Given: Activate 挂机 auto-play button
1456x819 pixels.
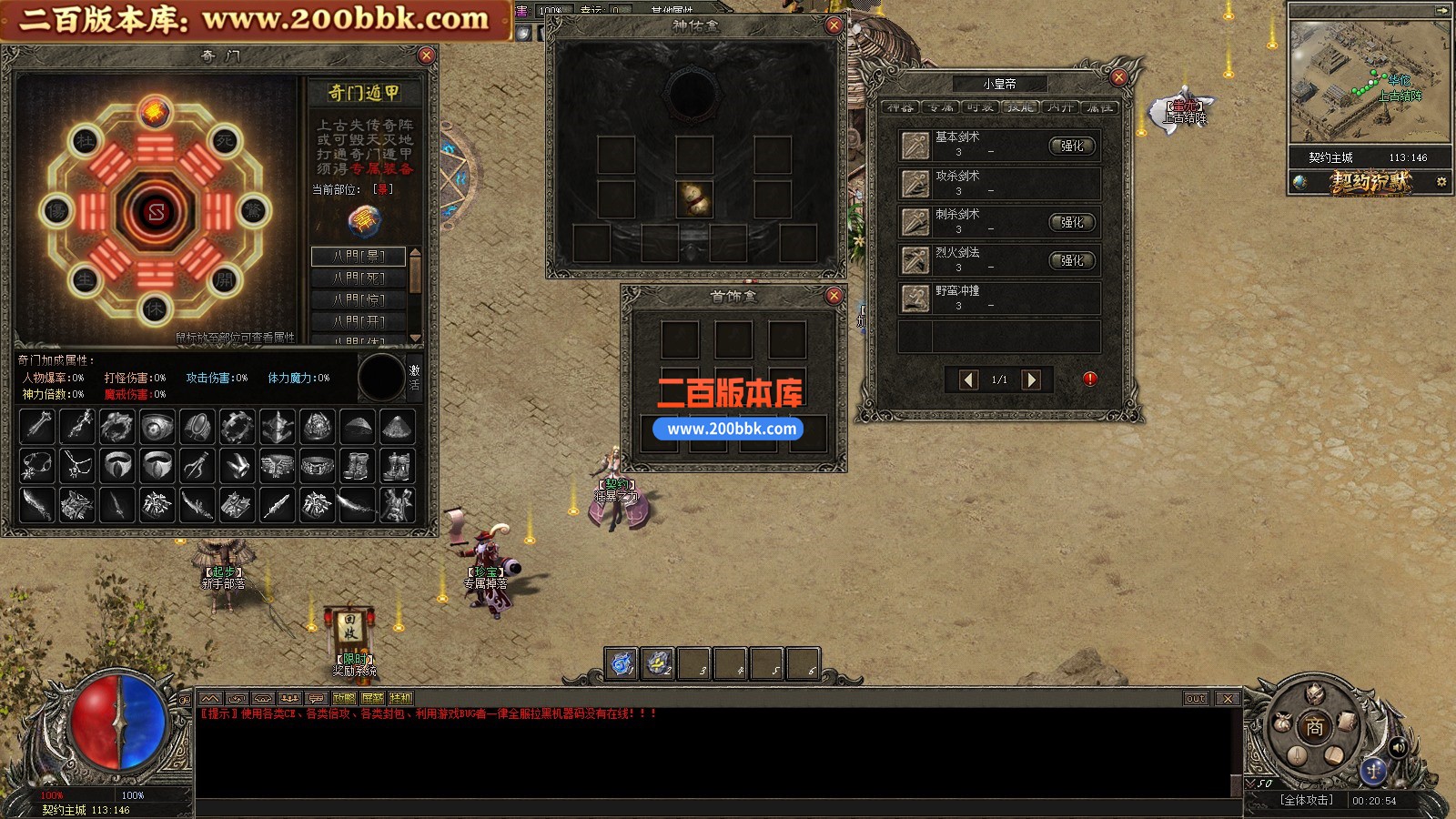Looking at the screenshot, I should 400,699.
